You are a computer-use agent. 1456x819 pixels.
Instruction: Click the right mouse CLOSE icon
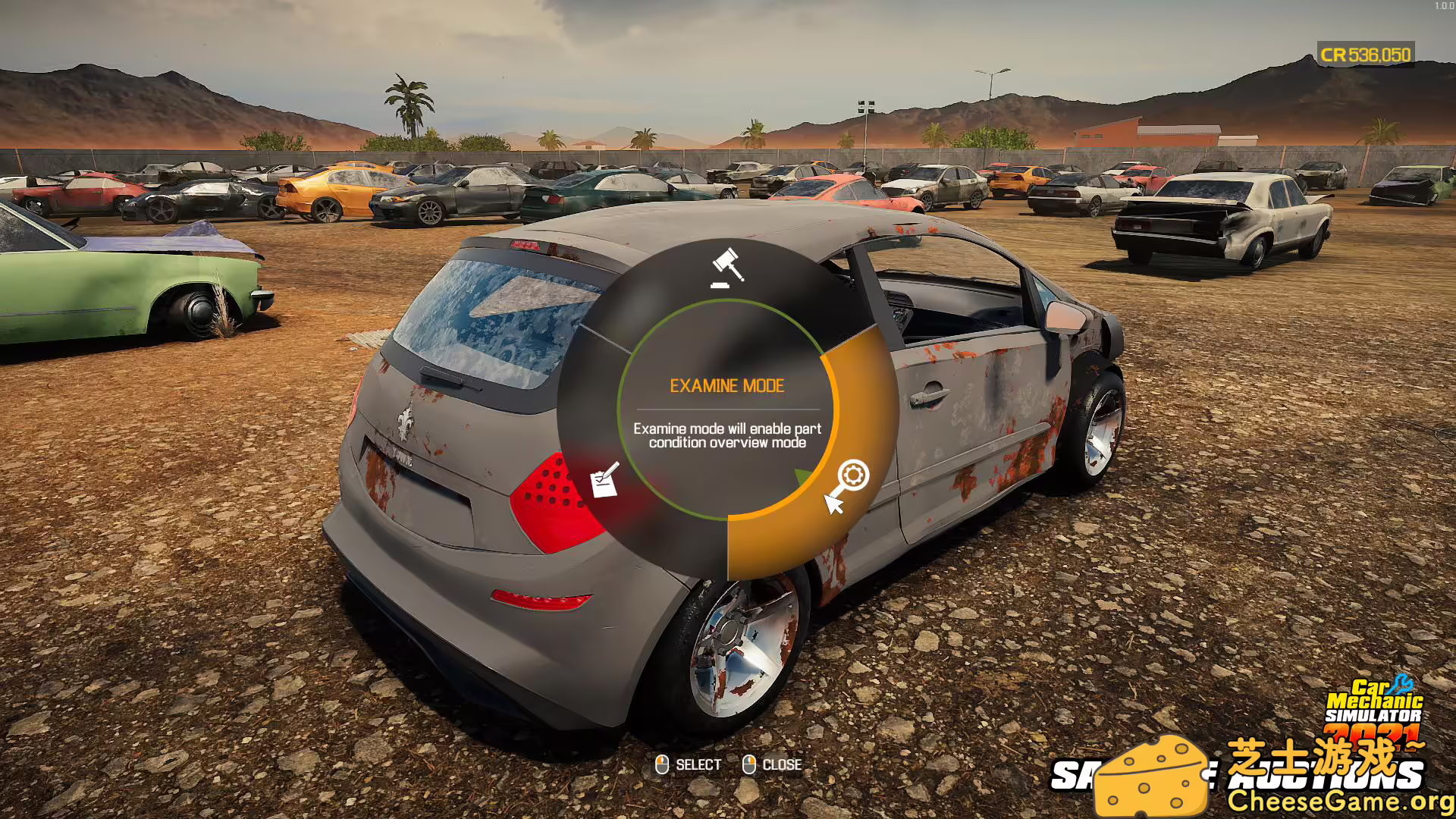click(750, 764)
